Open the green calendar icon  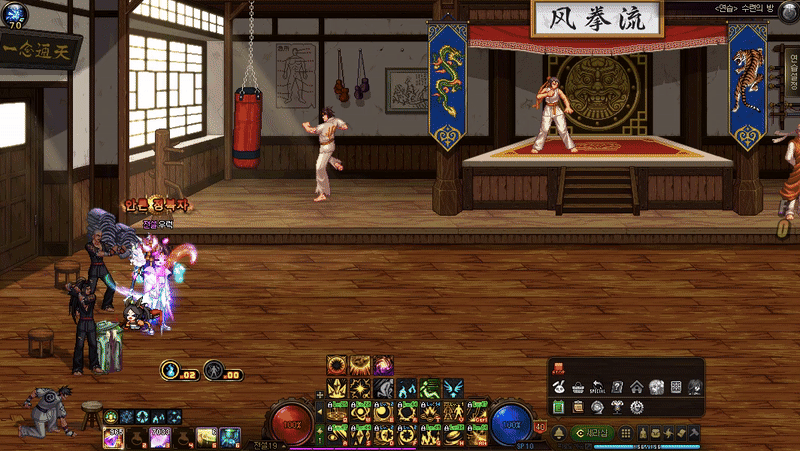point(558,408)
